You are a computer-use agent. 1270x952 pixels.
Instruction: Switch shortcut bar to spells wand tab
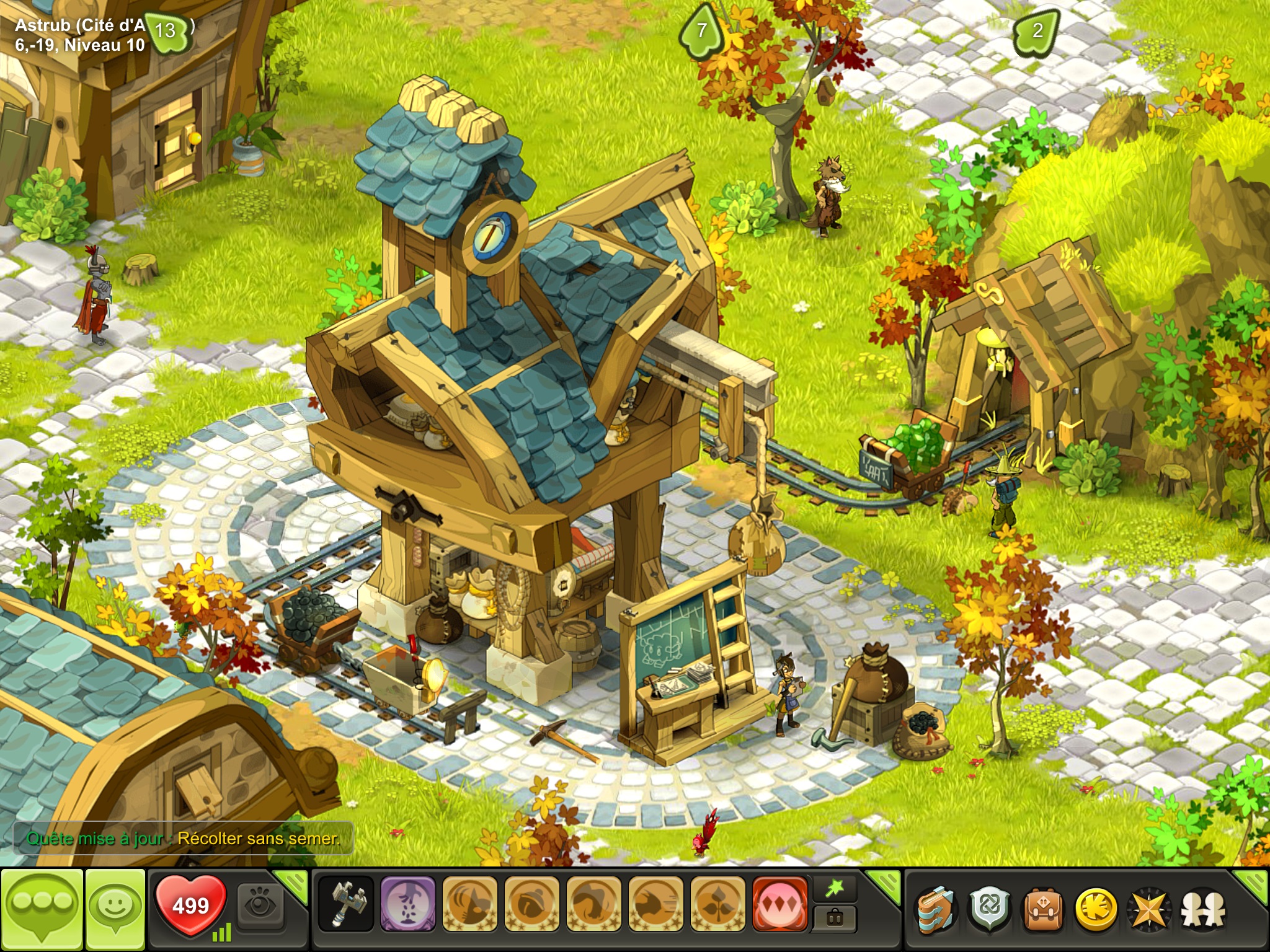pyautogui.click(x=835, y=890)
